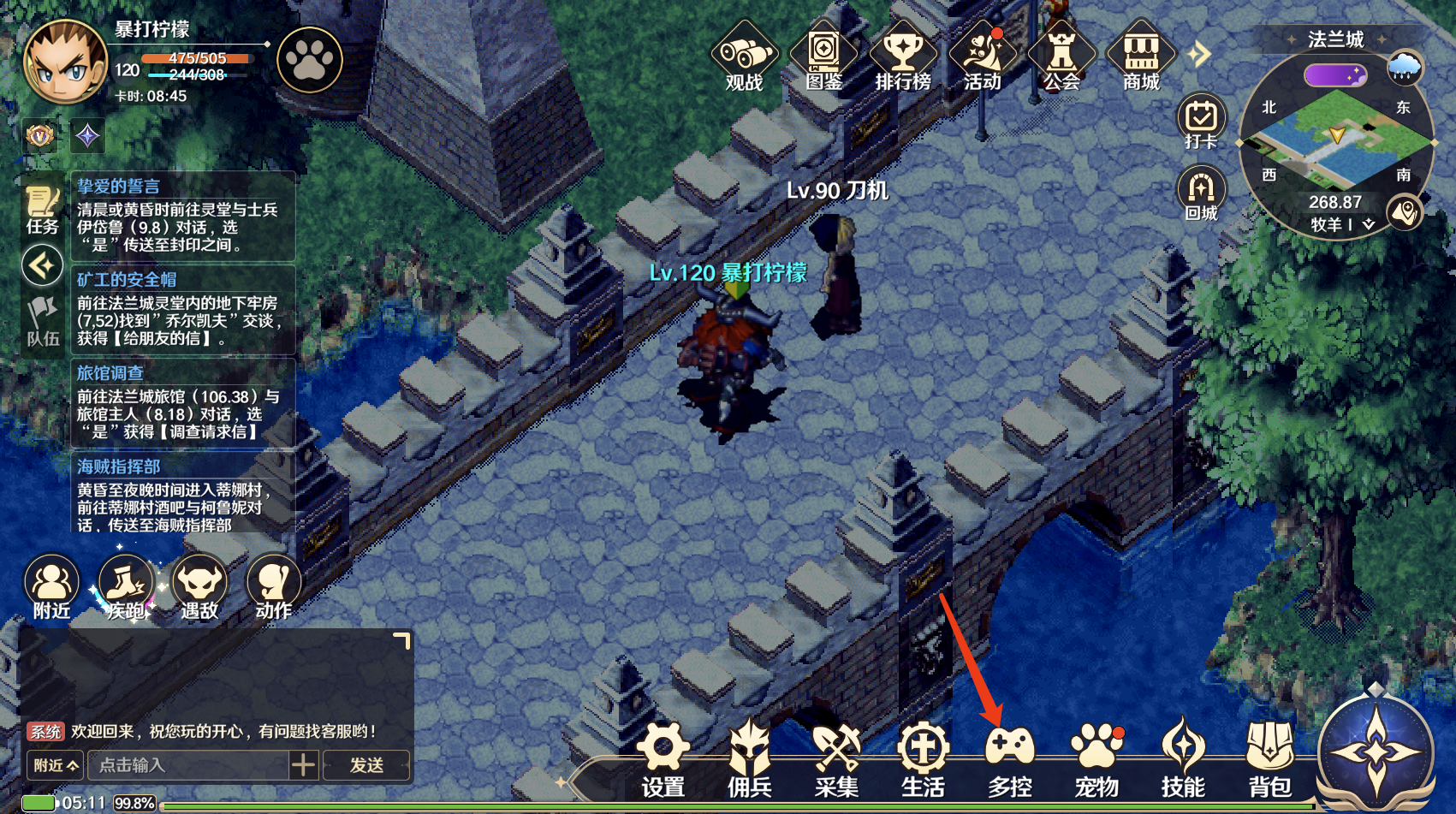Click the 打卡 check-in button
Screen dimensions: 1456x814
pyautogui.click(x=1201, y=122)
